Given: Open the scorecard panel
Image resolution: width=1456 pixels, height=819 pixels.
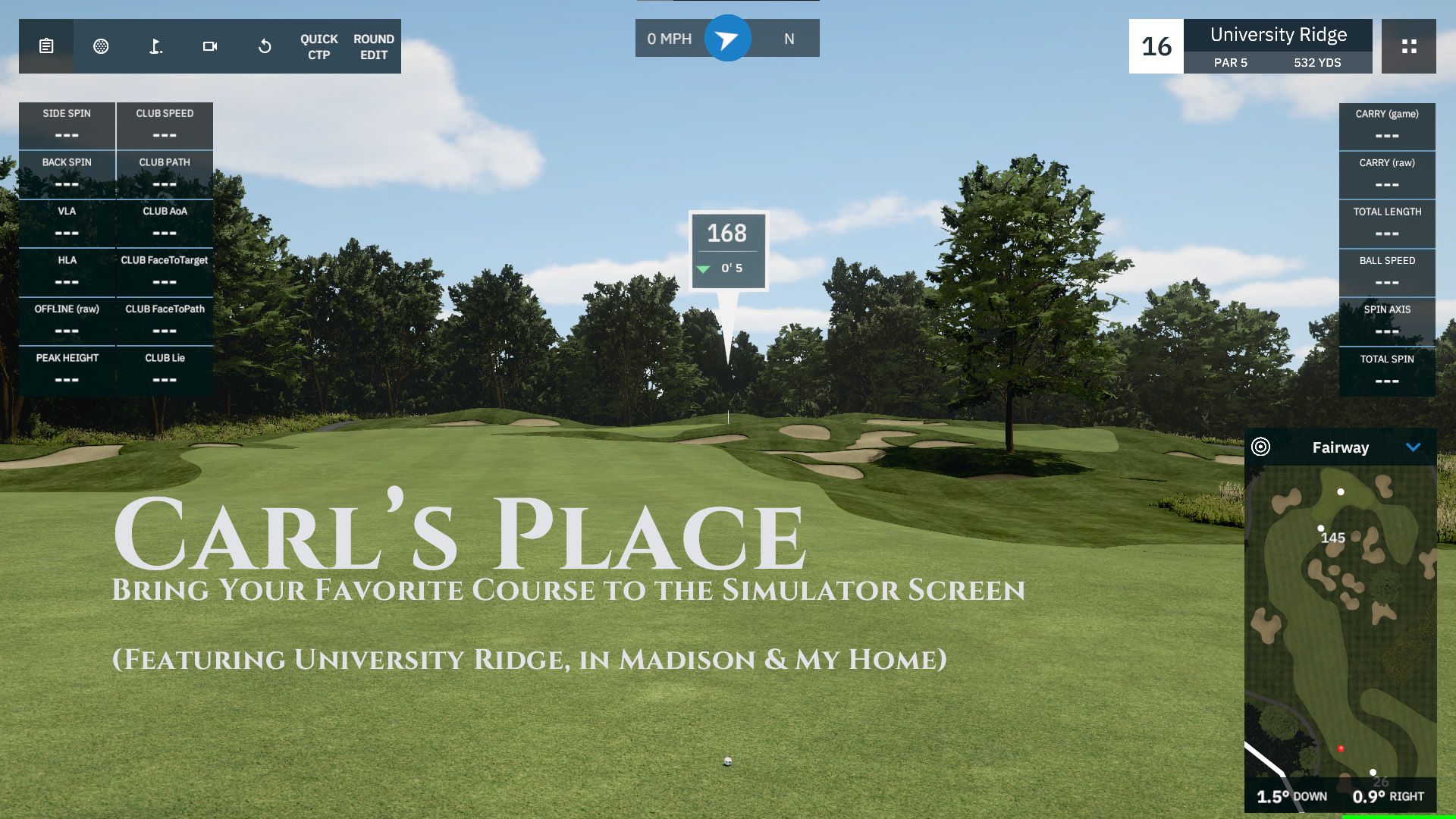Looking at the screenshot, I should click(x=46, y=46).
